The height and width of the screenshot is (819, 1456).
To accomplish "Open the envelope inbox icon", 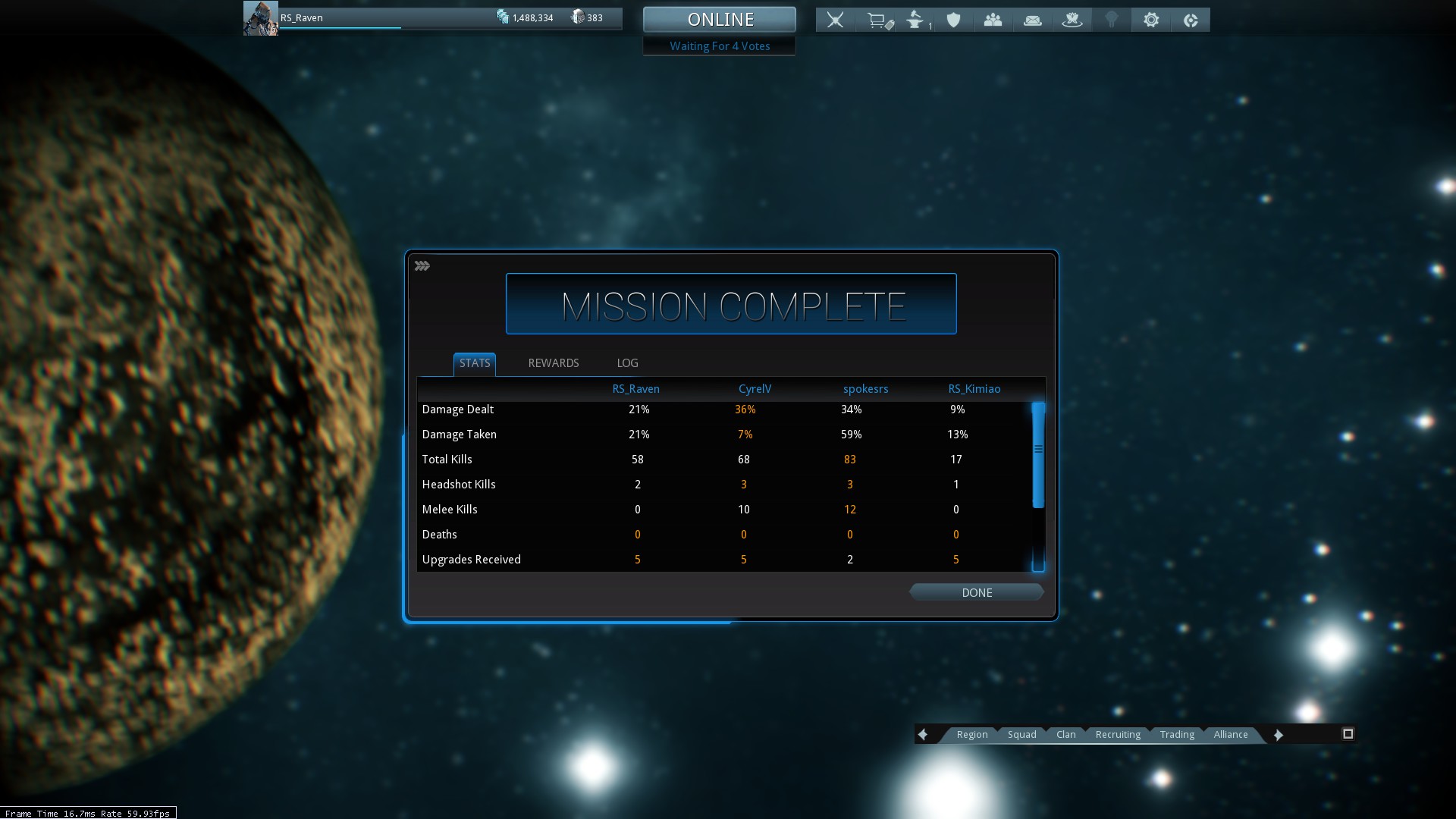I will pyautogui.click(x=1032, y=20).
